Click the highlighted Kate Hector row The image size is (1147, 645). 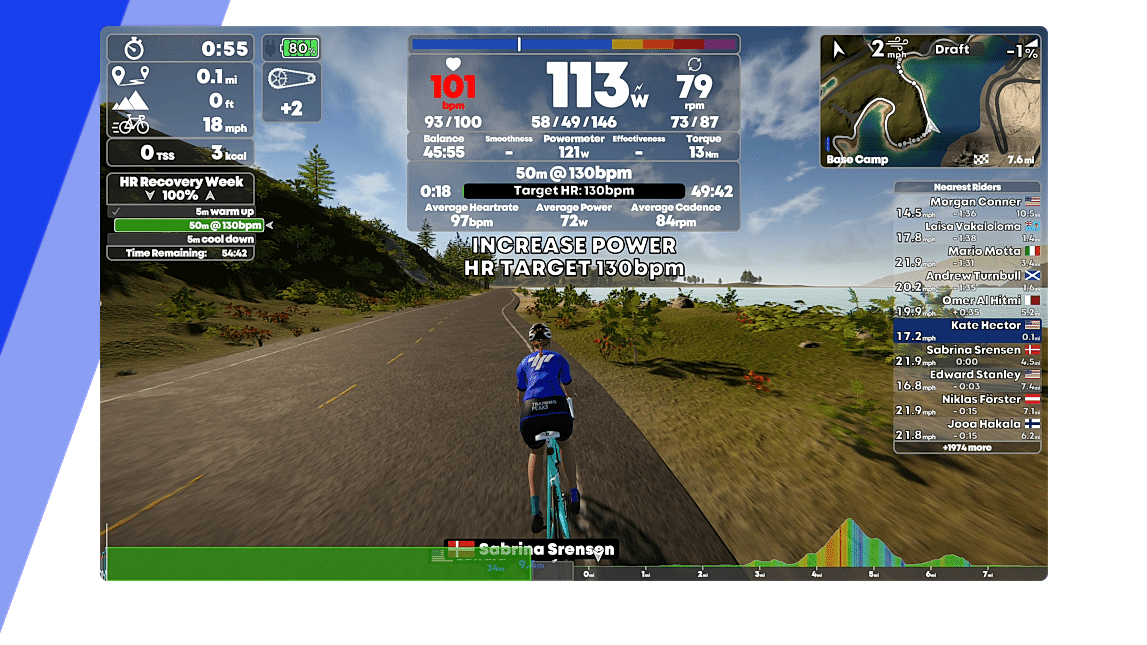click(x=966, y=331)
